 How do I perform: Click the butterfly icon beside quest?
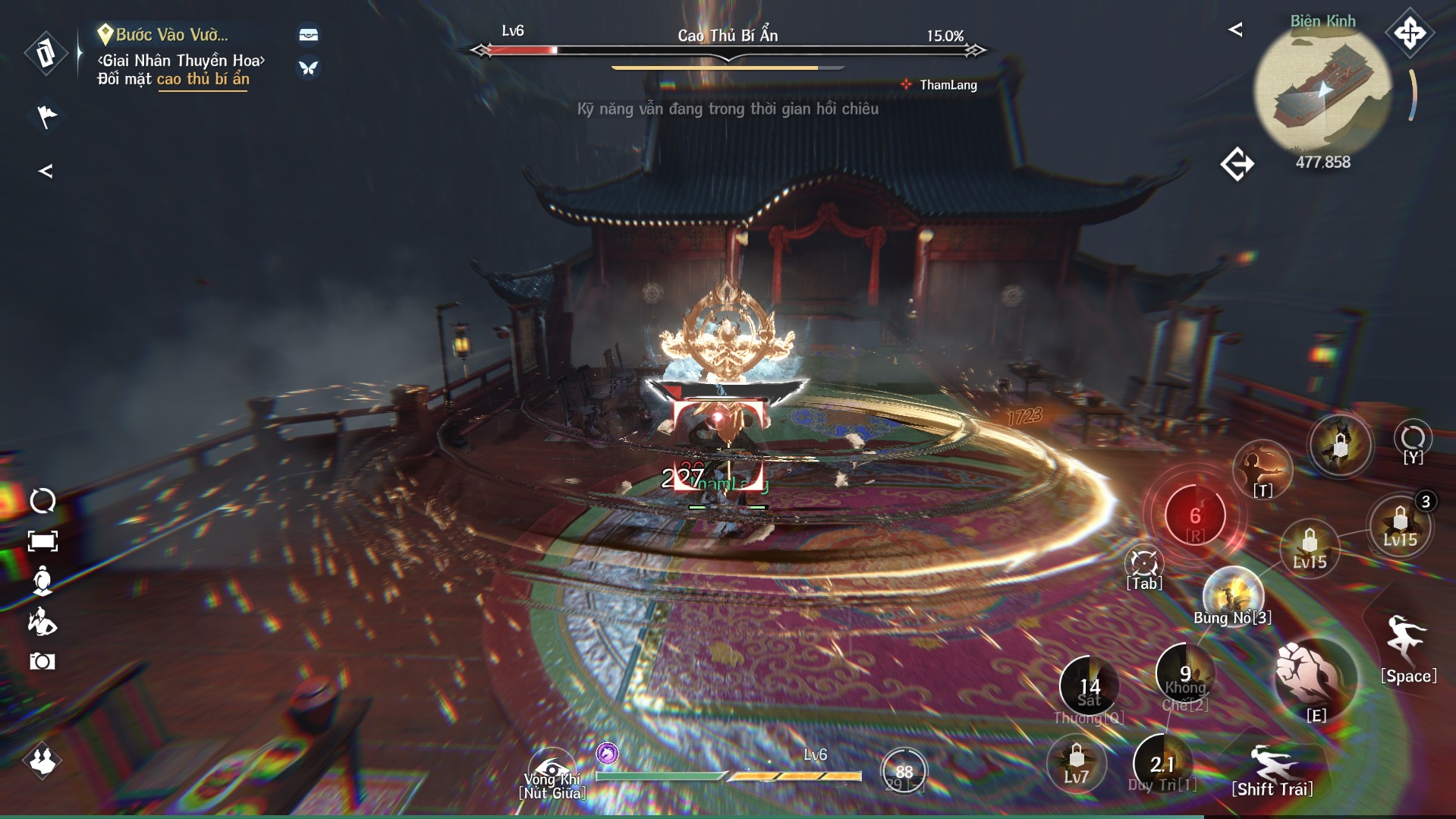[x=308, y=68]
